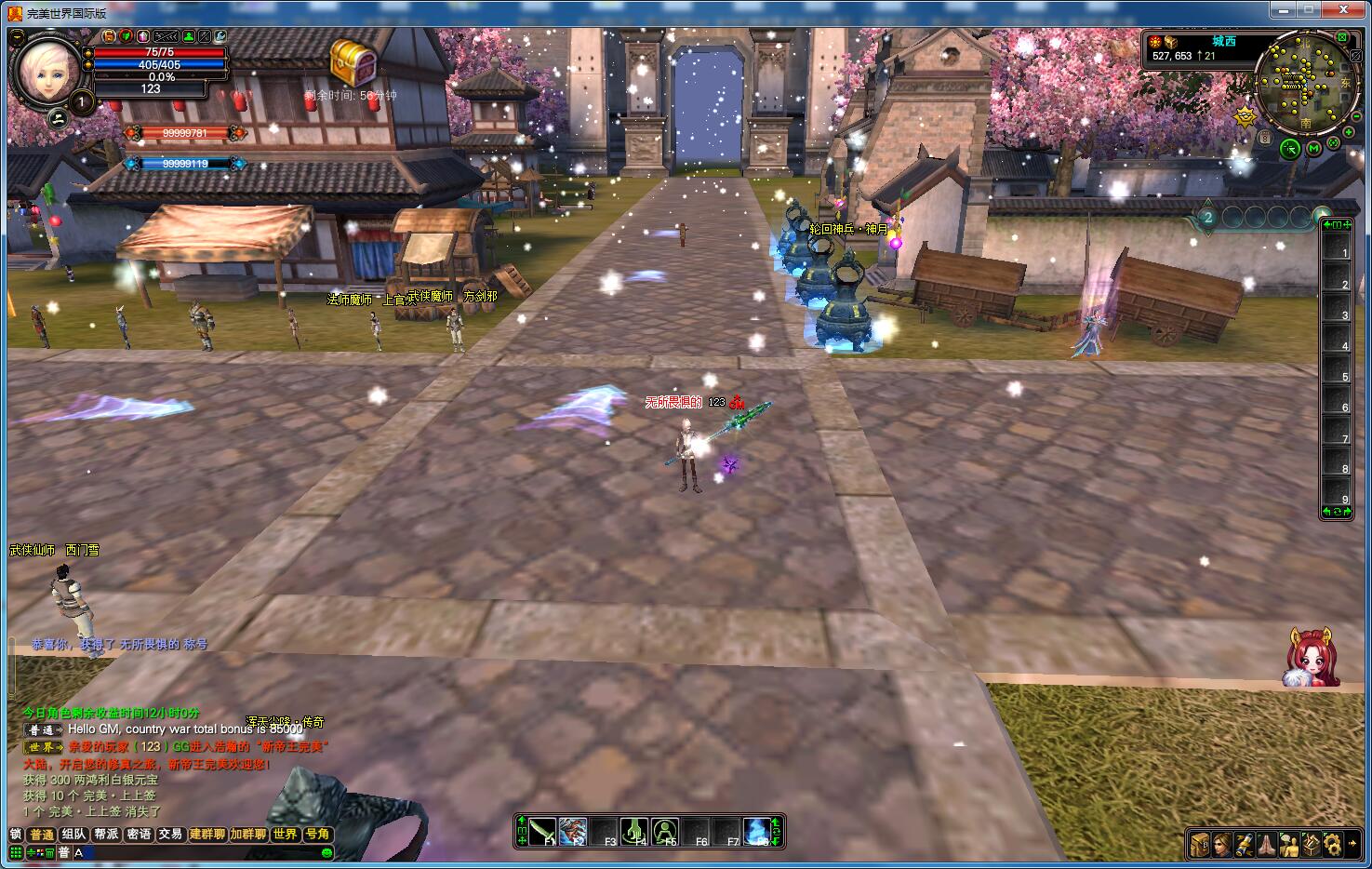Select the 世界 world chat tab
The image size is (1372, 869).
tap(286, 835)
